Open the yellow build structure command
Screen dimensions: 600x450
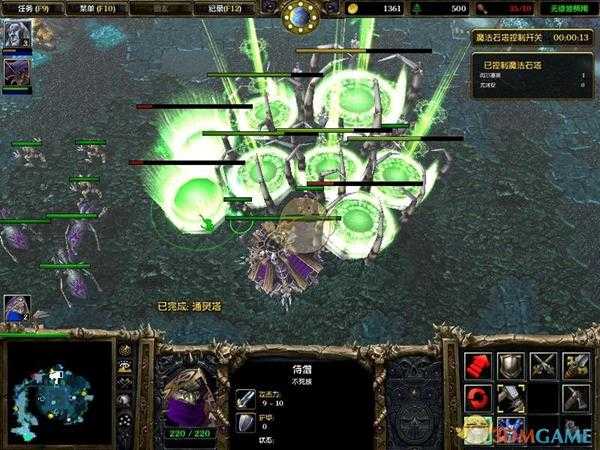479,430
